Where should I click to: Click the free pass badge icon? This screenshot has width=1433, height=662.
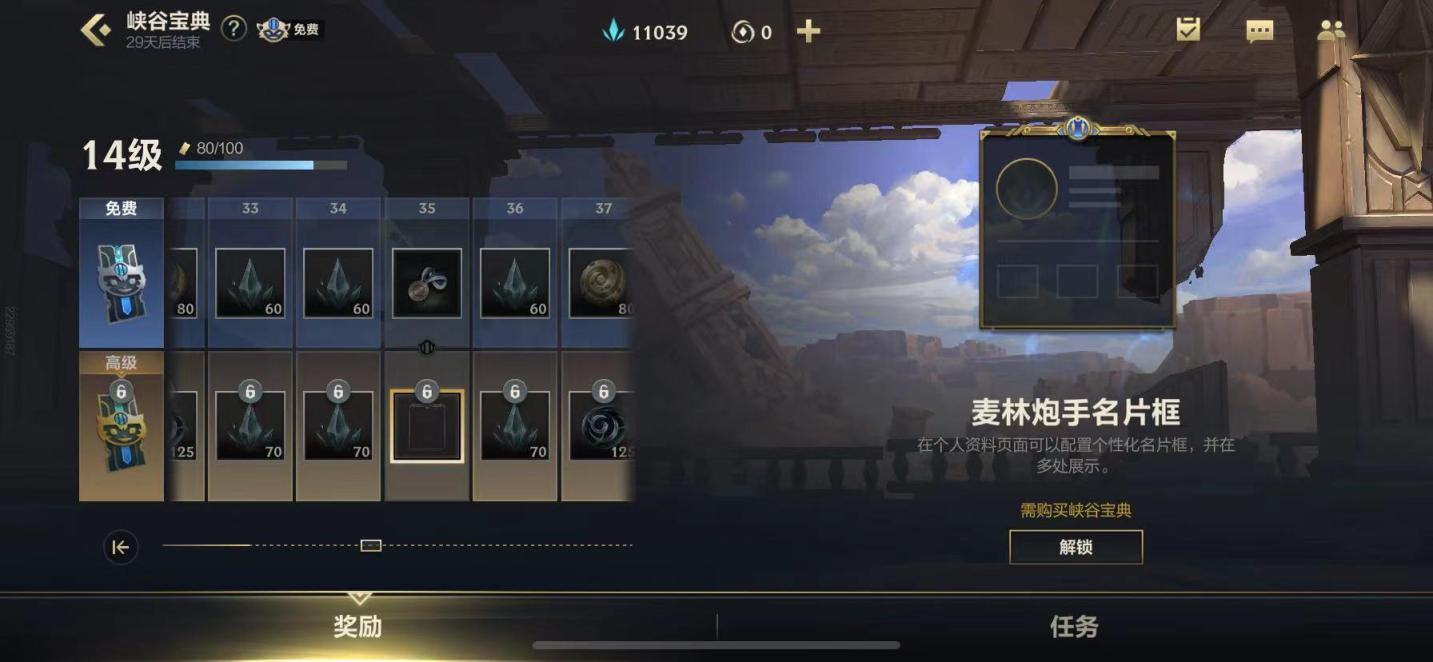pos(288,29)
